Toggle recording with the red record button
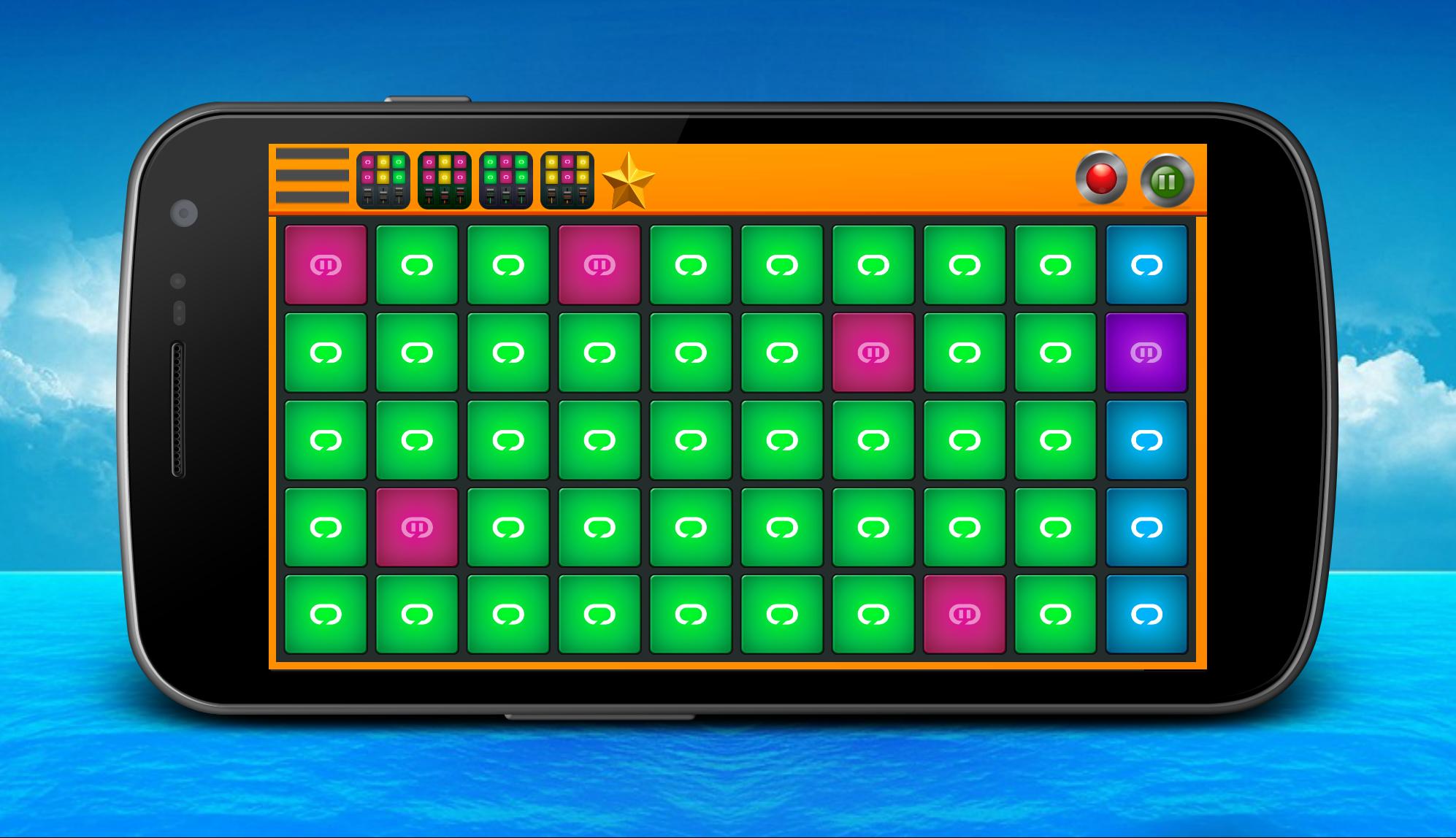The width and height of the screenshot is (1456, 838). [1101, 177]
